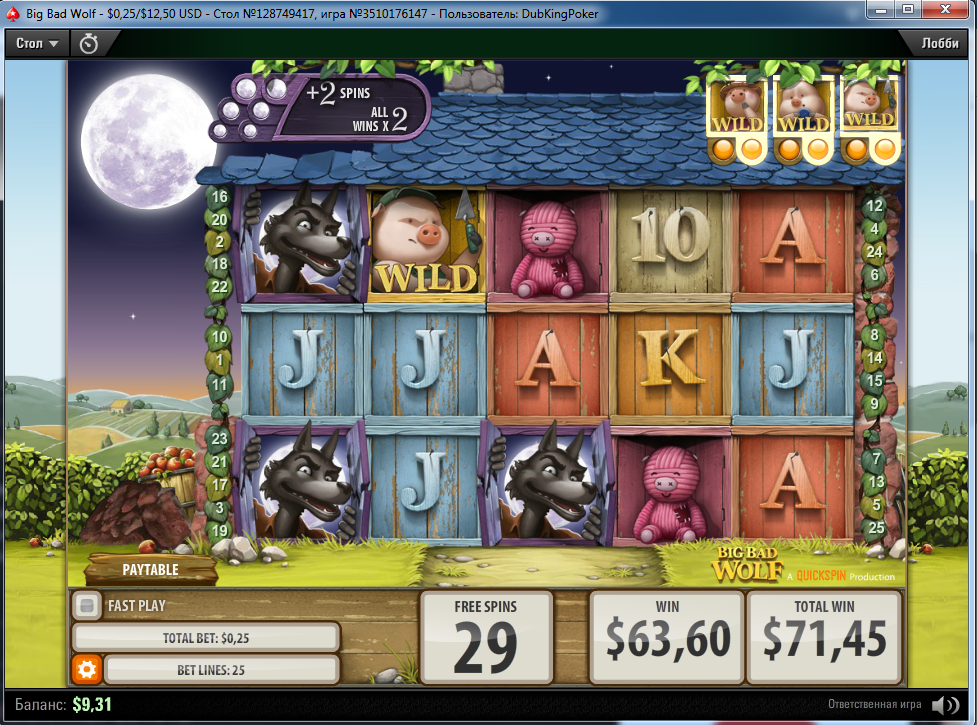
Task: Toggle the sound speaker icon
Action: coord(945,705)
